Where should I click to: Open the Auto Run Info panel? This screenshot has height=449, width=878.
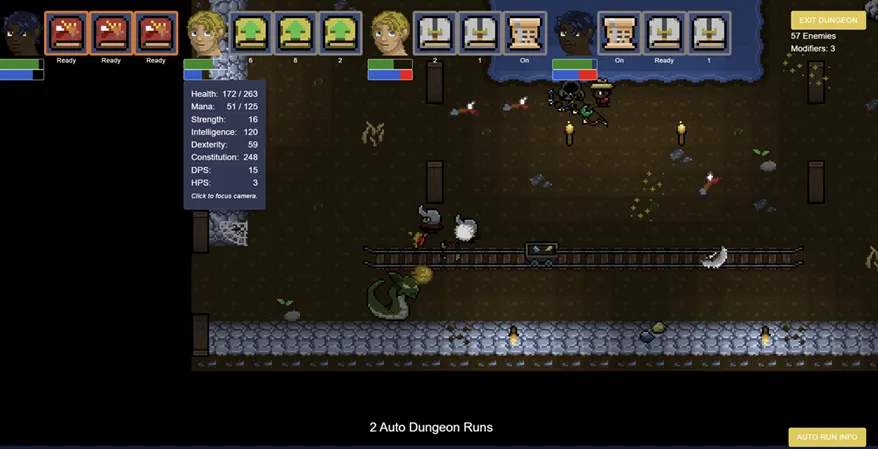click(x=827, y=437)
